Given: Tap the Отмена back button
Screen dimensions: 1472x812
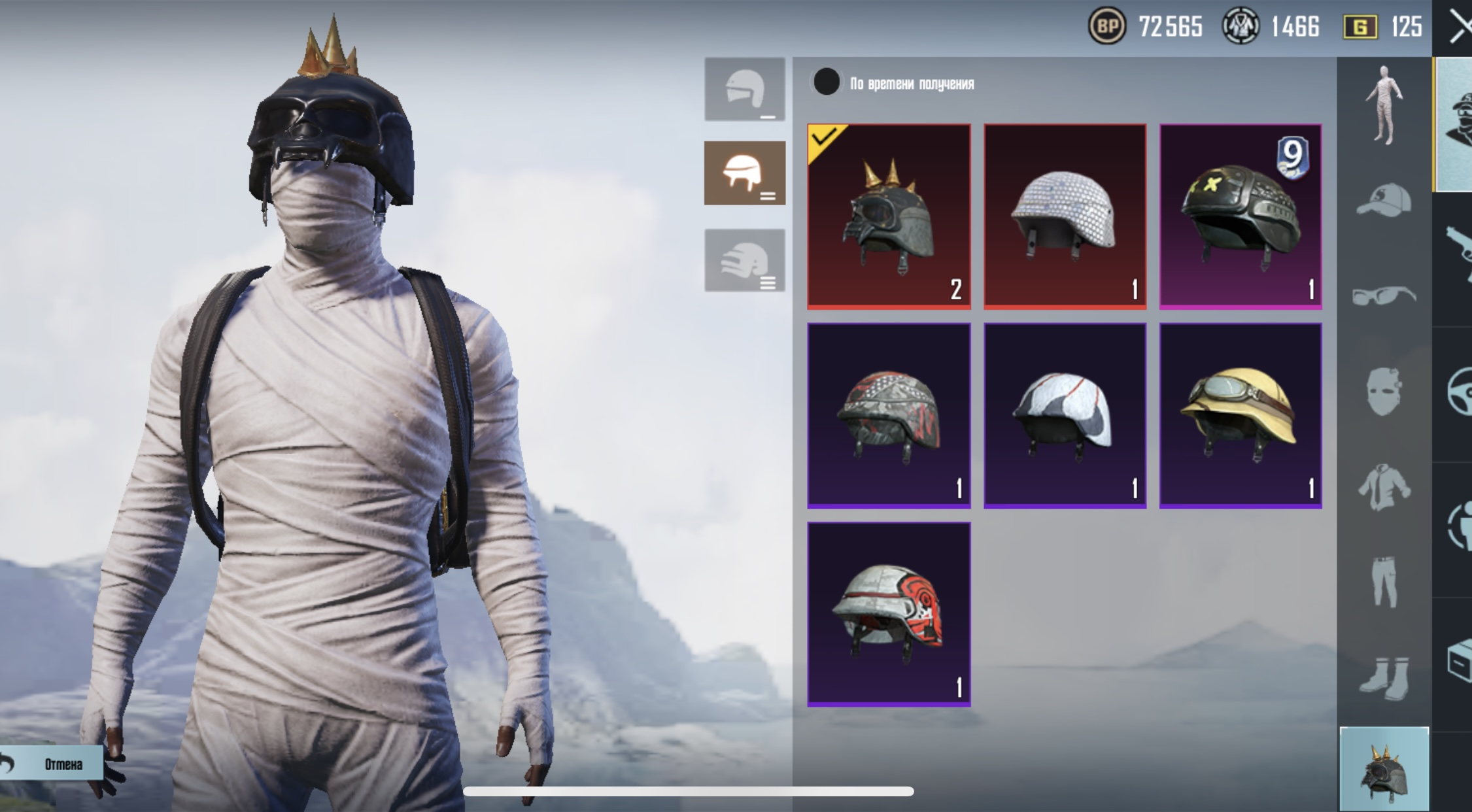Looking at the screenshot, I should 52,764.
